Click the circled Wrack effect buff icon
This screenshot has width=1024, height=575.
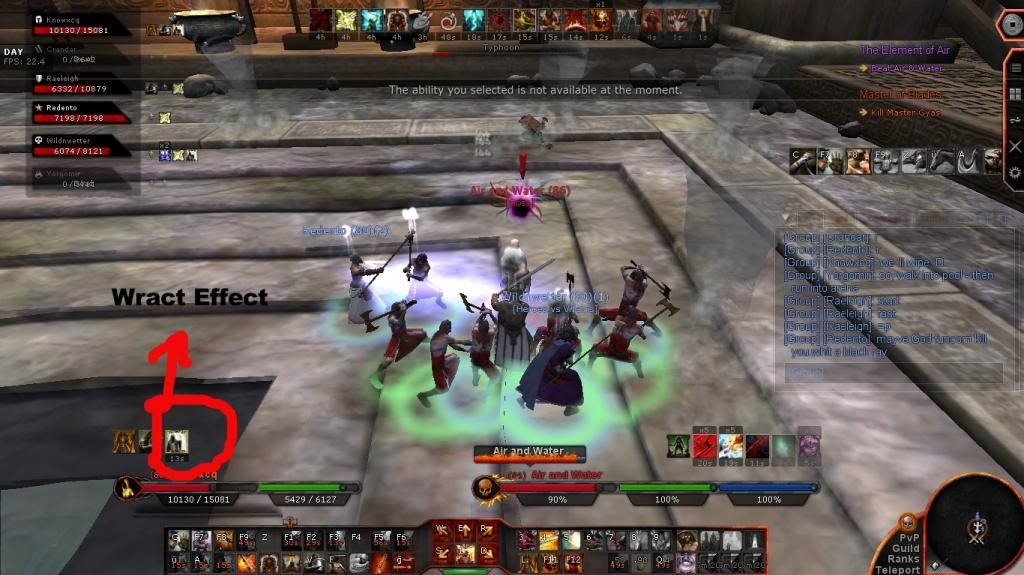[177, 440]
